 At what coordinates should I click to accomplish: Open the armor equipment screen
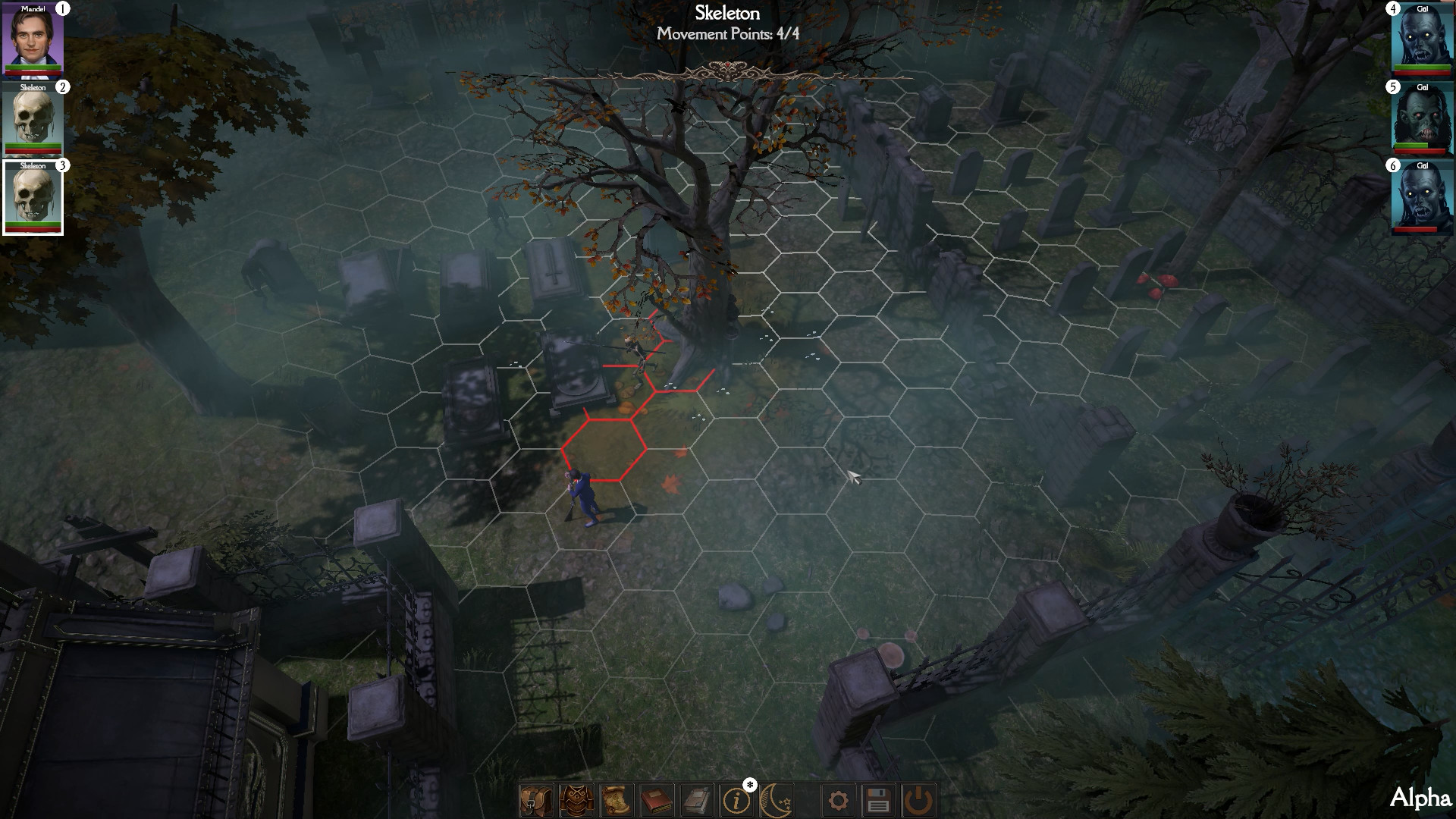point(576,799)
